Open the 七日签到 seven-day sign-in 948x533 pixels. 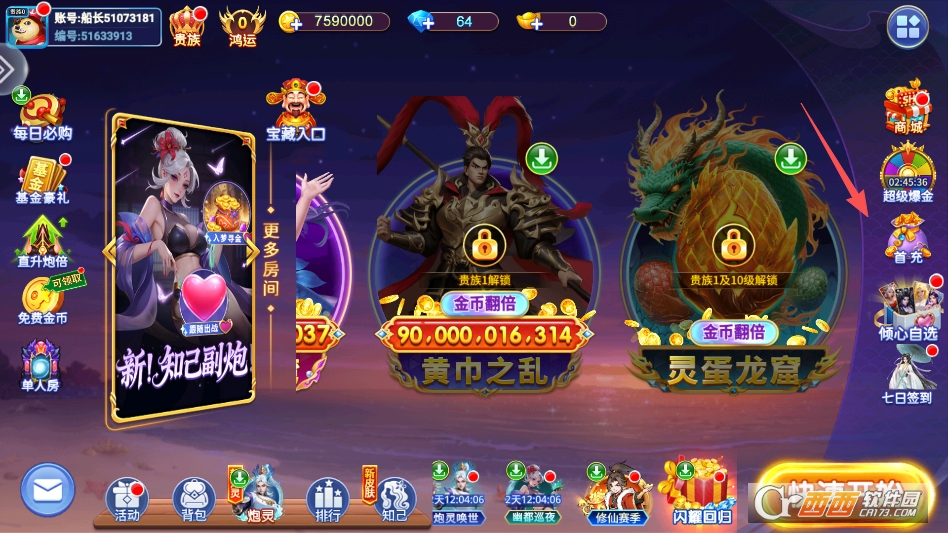click(910, 373)
